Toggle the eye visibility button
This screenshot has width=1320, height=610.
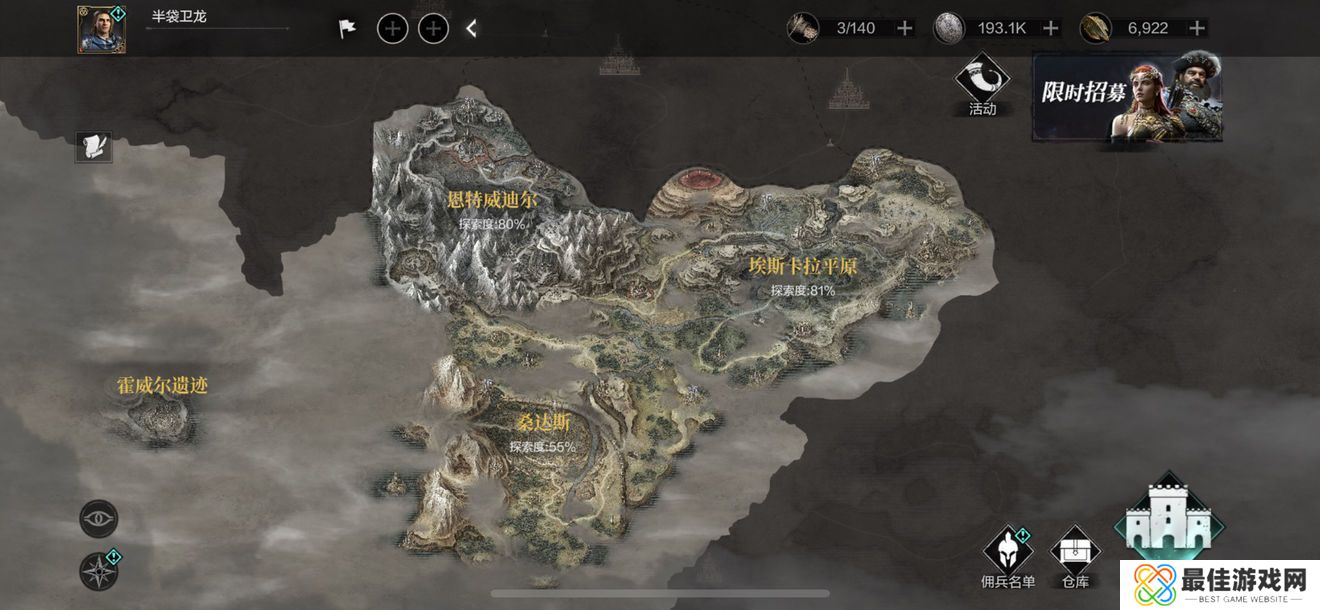coord(99,519)
